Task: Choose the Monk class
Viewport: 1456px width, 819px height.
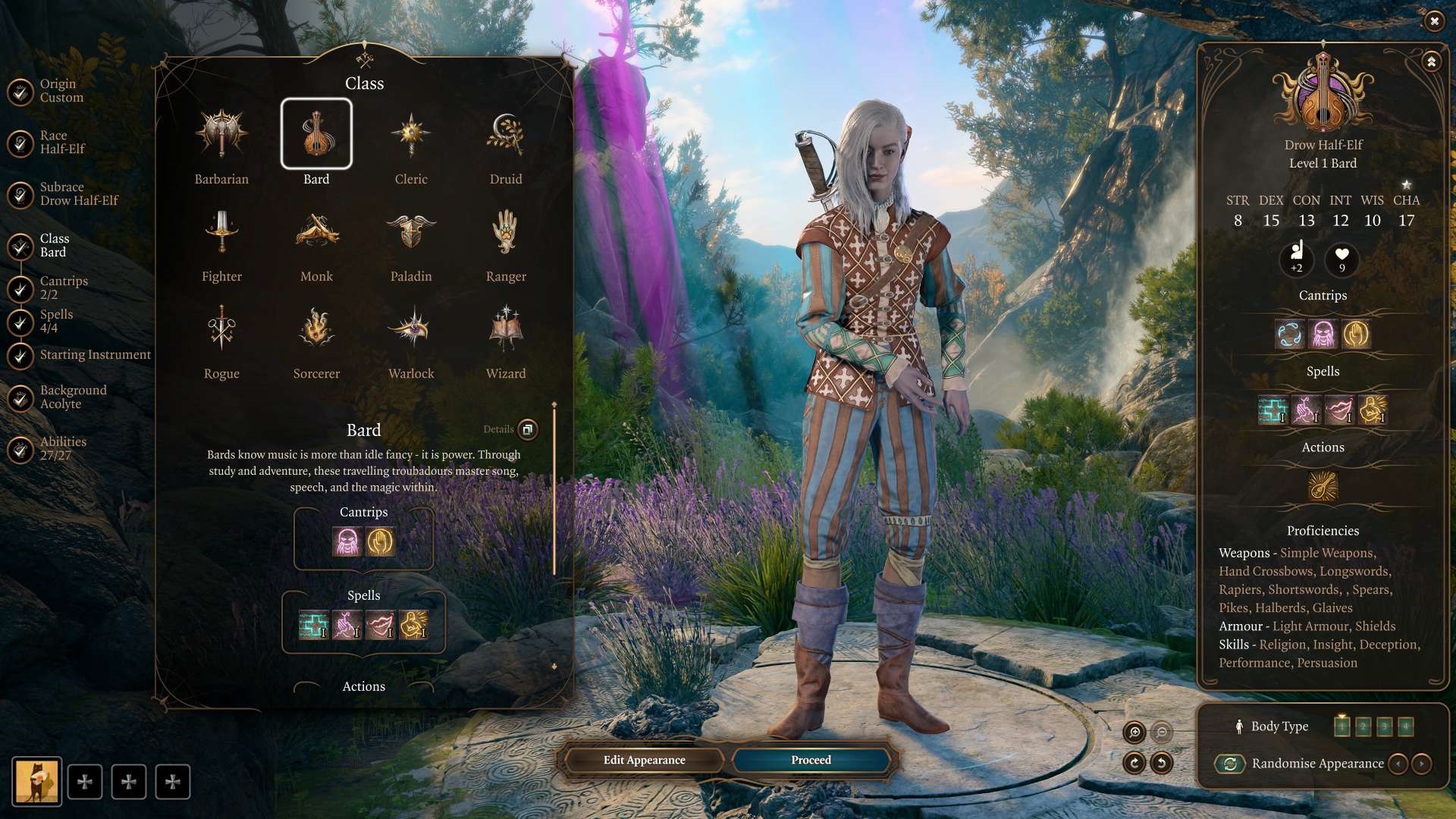Action: coord(316,232)
